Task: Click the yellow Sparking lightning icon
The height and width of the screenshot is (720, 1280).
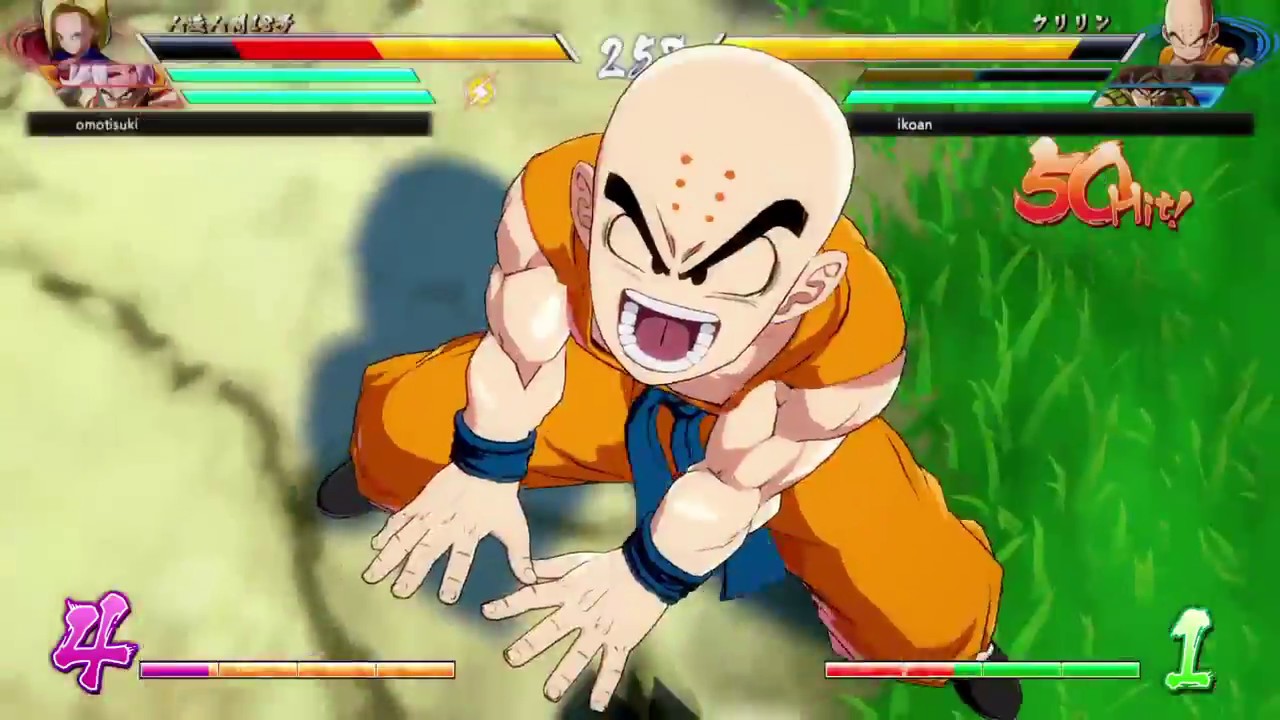Action: pyautogui.click(x=480, y=91)
